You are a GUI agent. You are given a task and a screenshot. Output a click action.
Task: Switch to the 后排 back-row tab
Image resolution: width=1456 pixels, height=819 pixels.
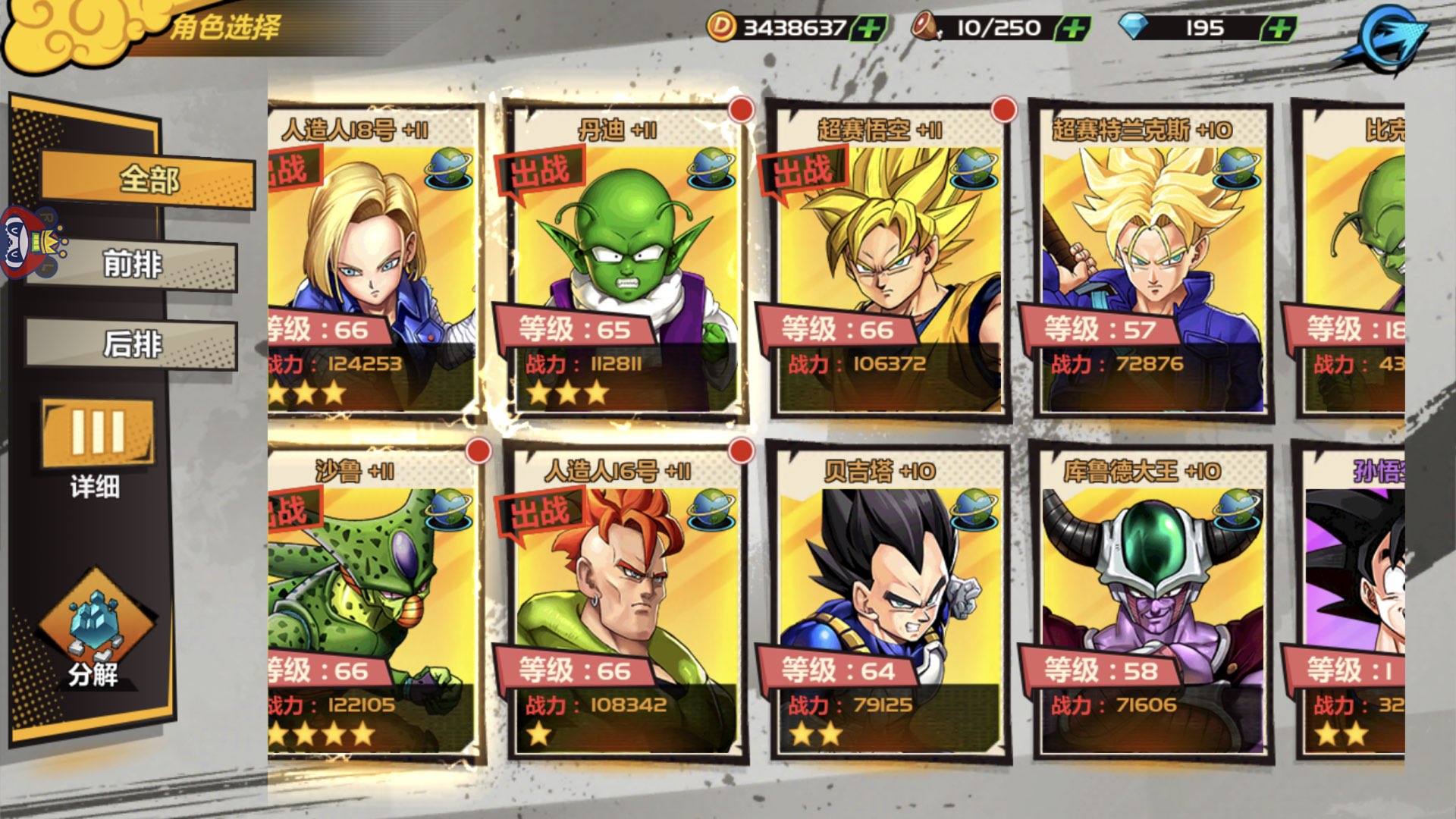click(133, 344)
